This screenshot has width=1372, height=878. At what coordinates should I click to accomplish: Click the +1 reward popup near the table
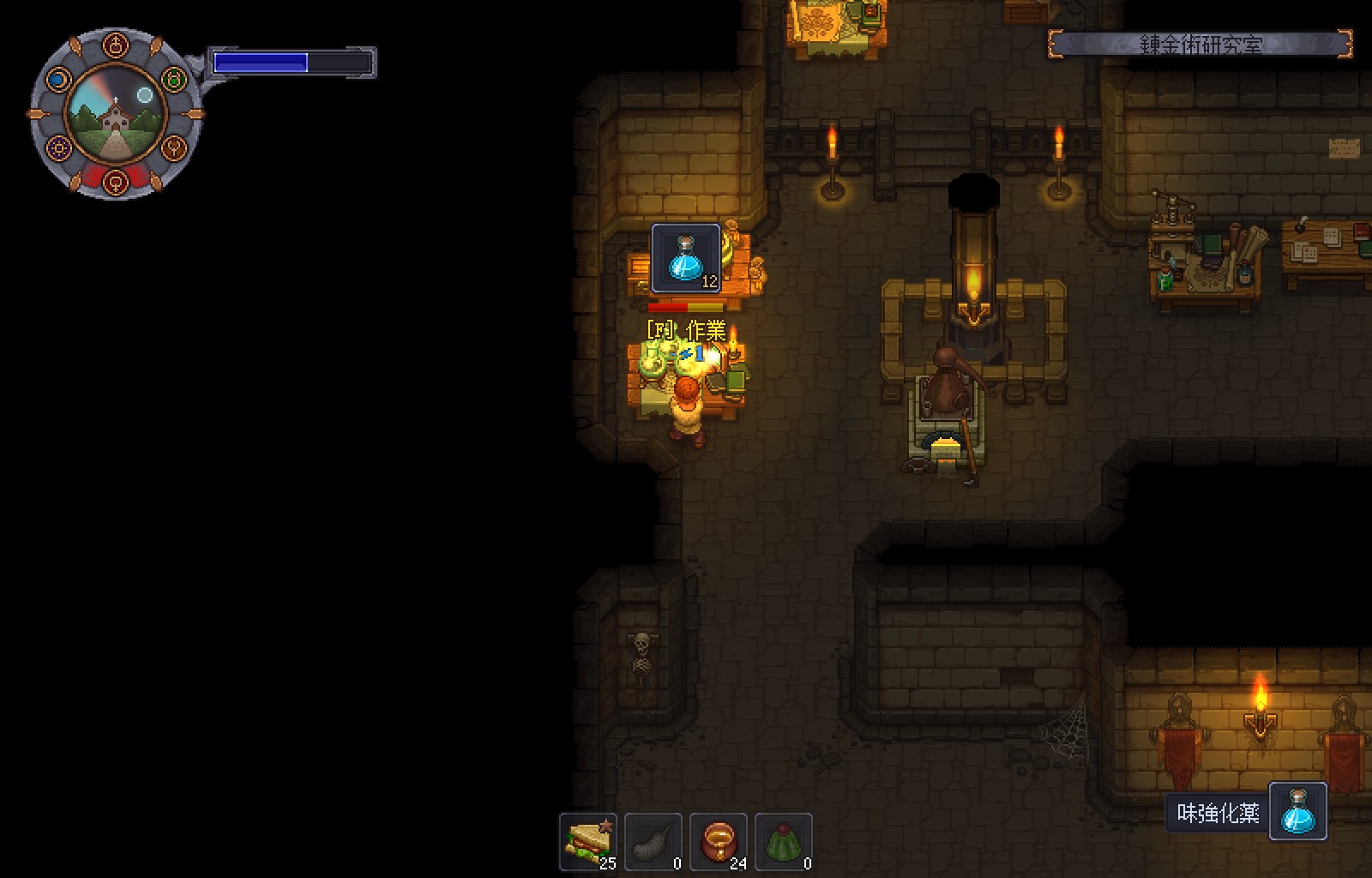[x=693, y=353]
